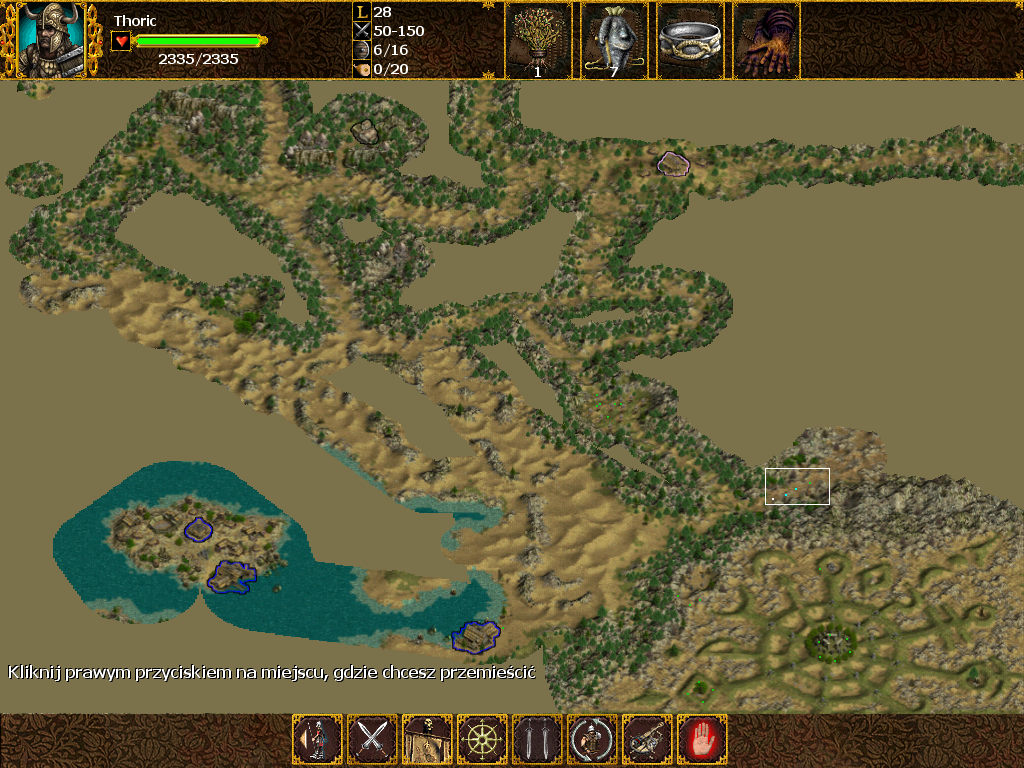Select the tied grey sack item slot

[x=614, y=40]
